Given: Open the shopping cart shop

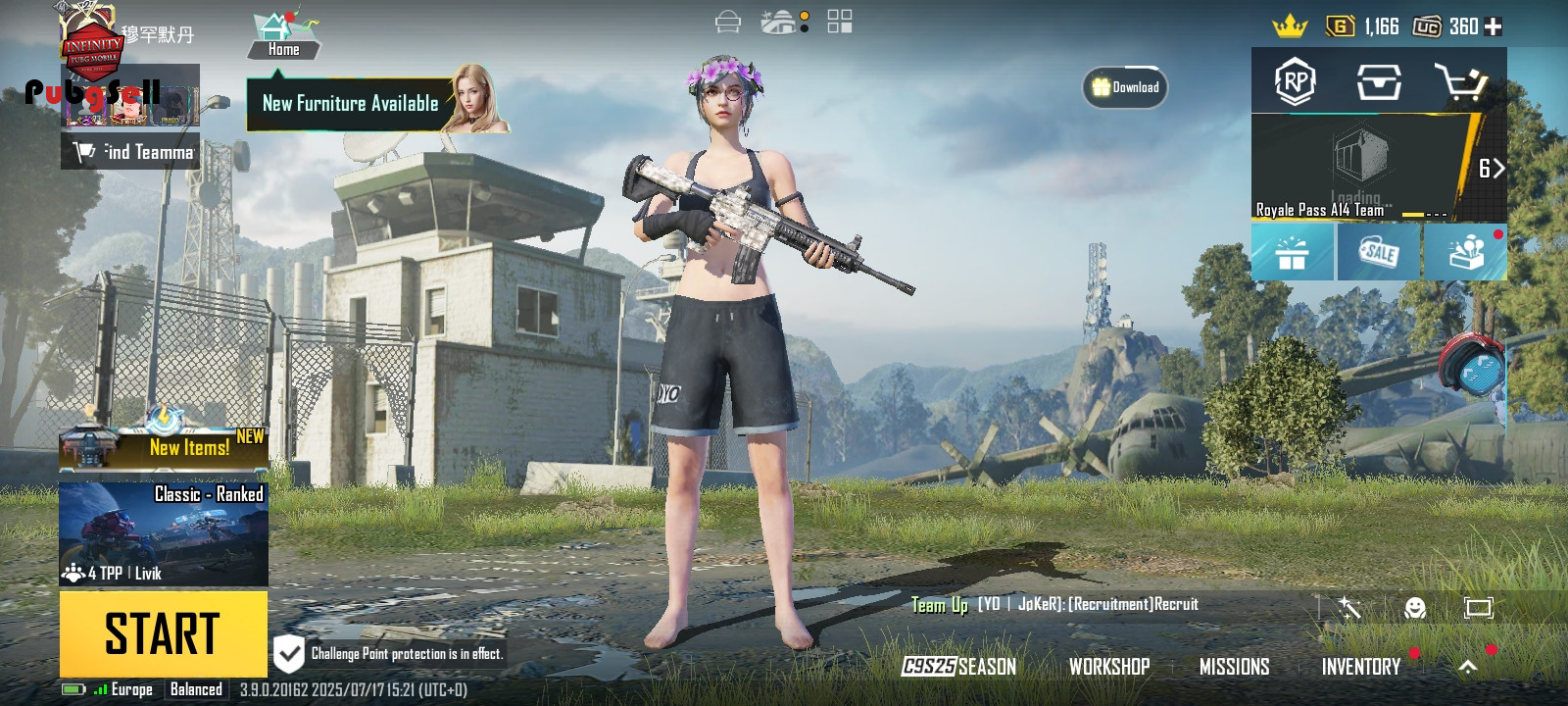Looking at the screenshot, I should point(1460,82).
